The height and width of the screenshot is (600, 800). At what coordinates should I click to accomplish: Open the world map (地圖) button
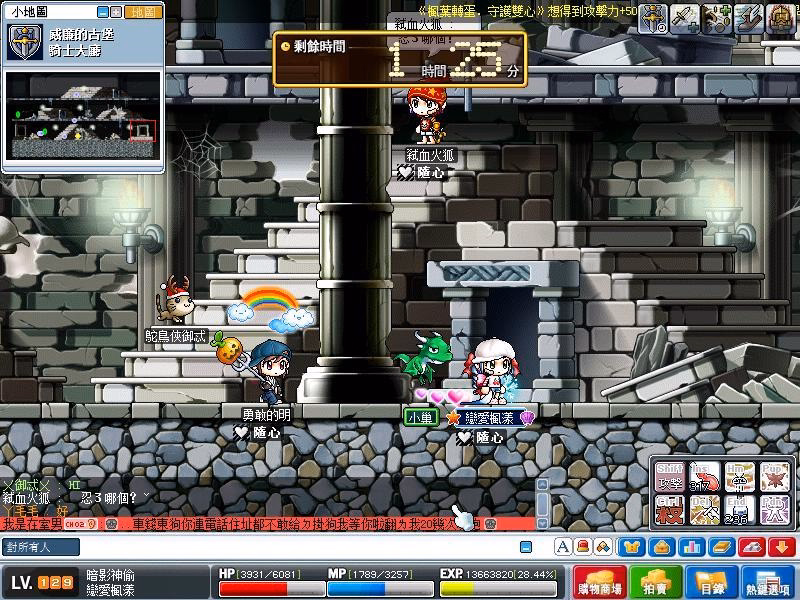tap(143, 12)
